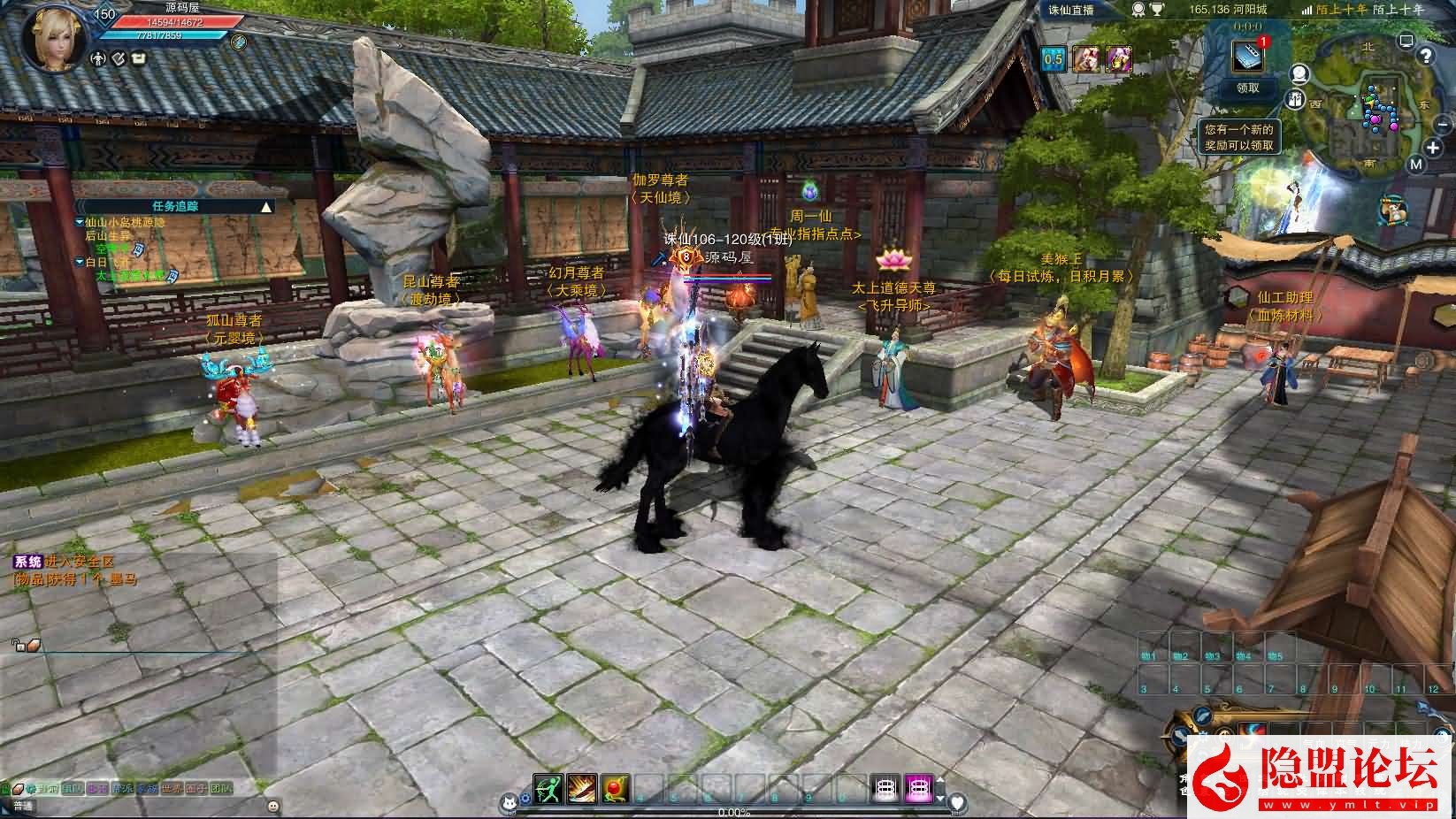The height and width of the screenshot is (819, 1456).
Task: Zoom out the minimap with minus button
Action: pyautogui.click(x=1443, y=123)
